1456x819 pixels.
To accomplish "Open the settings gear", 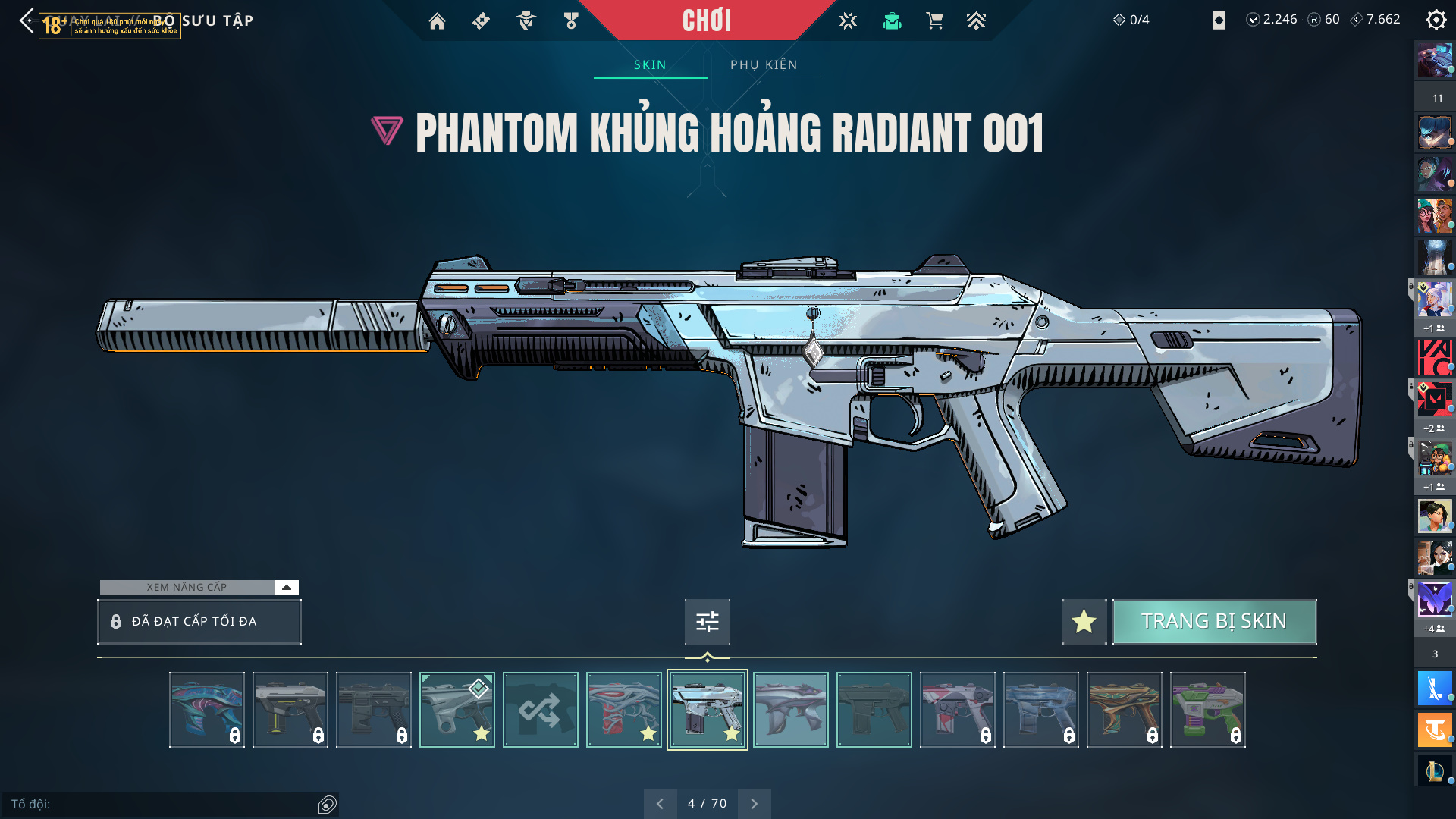I will (x=1436, y=20).
